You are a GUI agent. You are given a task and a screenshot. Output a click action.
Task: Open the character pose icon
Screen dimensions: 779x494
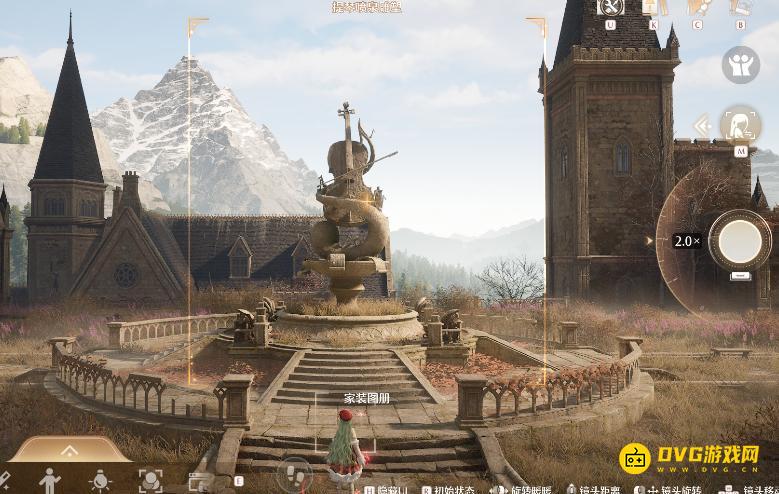tap(49, 481)
